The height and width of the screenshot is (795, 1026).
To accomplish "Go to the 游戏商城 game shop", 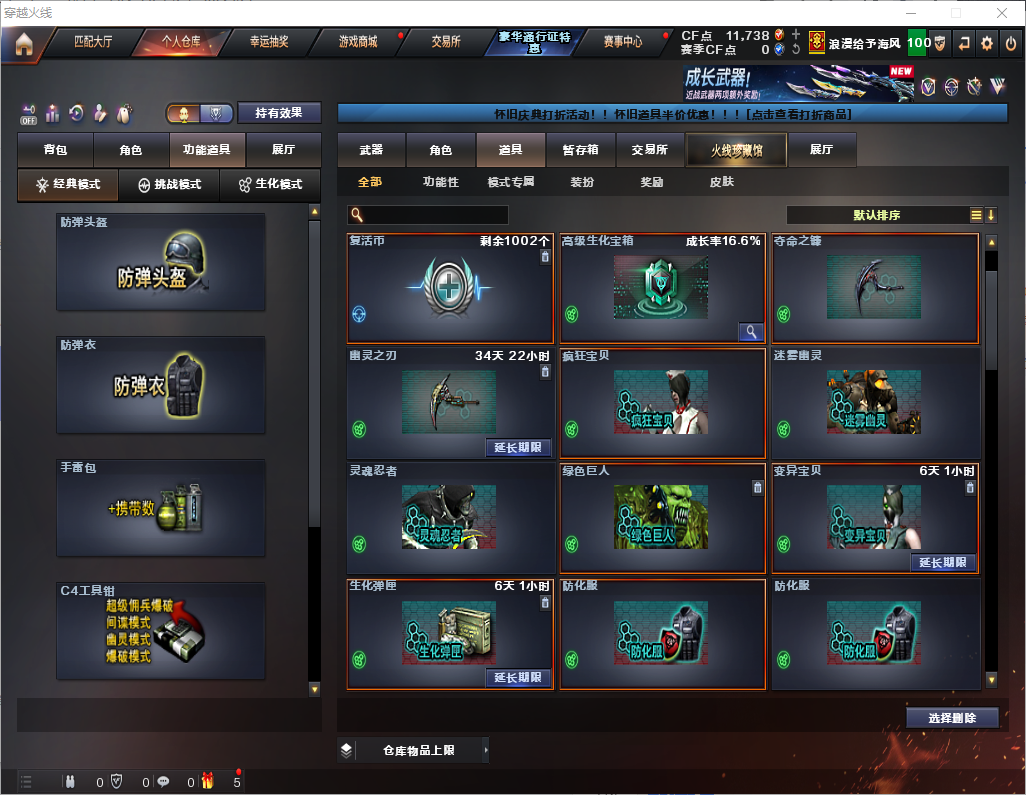I will click(x=358, y=42).
